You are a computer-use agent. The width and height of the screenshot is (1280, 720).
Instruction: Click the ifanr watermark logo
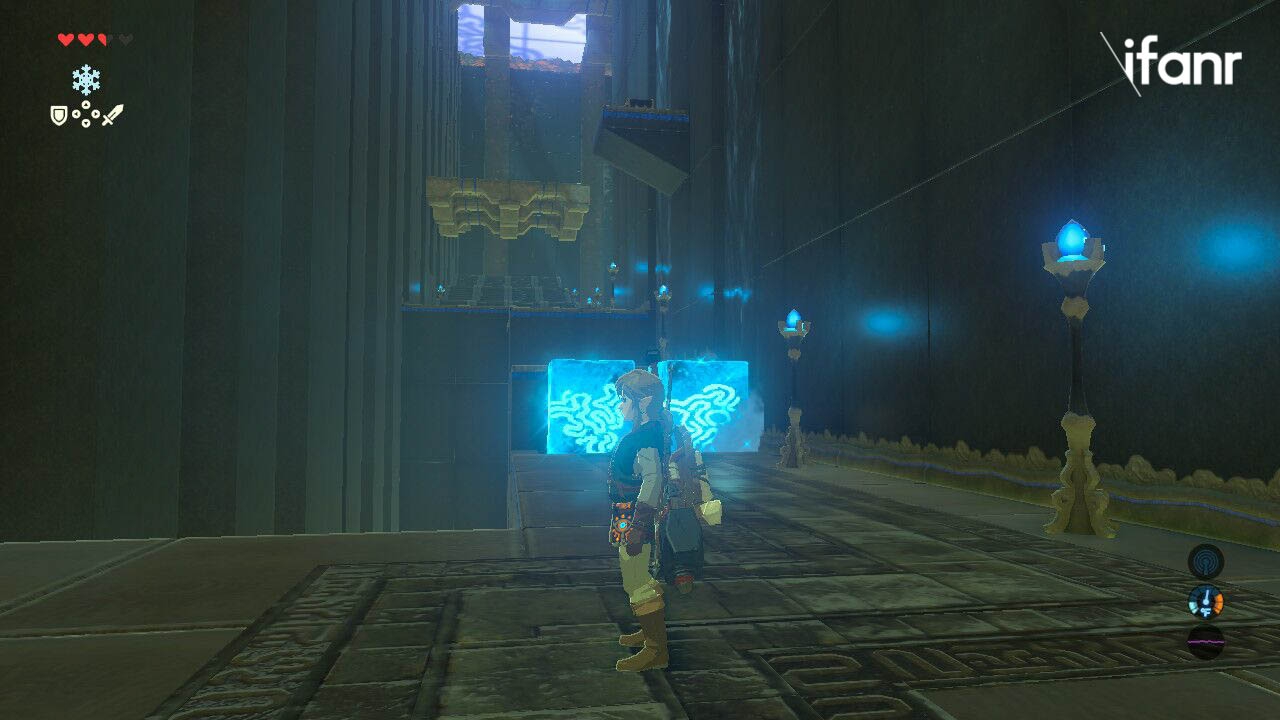click(x=1171, y=64)
